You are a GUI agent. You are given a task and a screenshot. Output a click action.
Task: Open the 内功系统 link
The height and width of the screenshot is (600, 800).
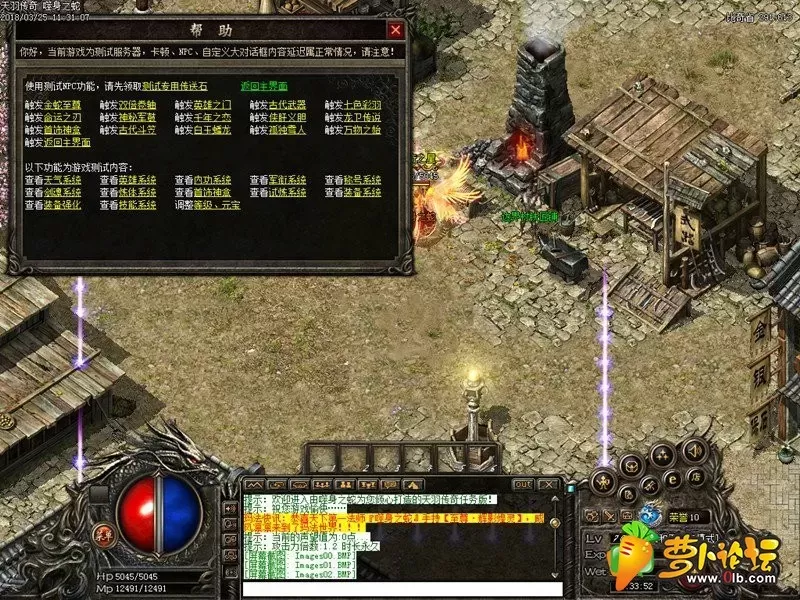[210, 180]
